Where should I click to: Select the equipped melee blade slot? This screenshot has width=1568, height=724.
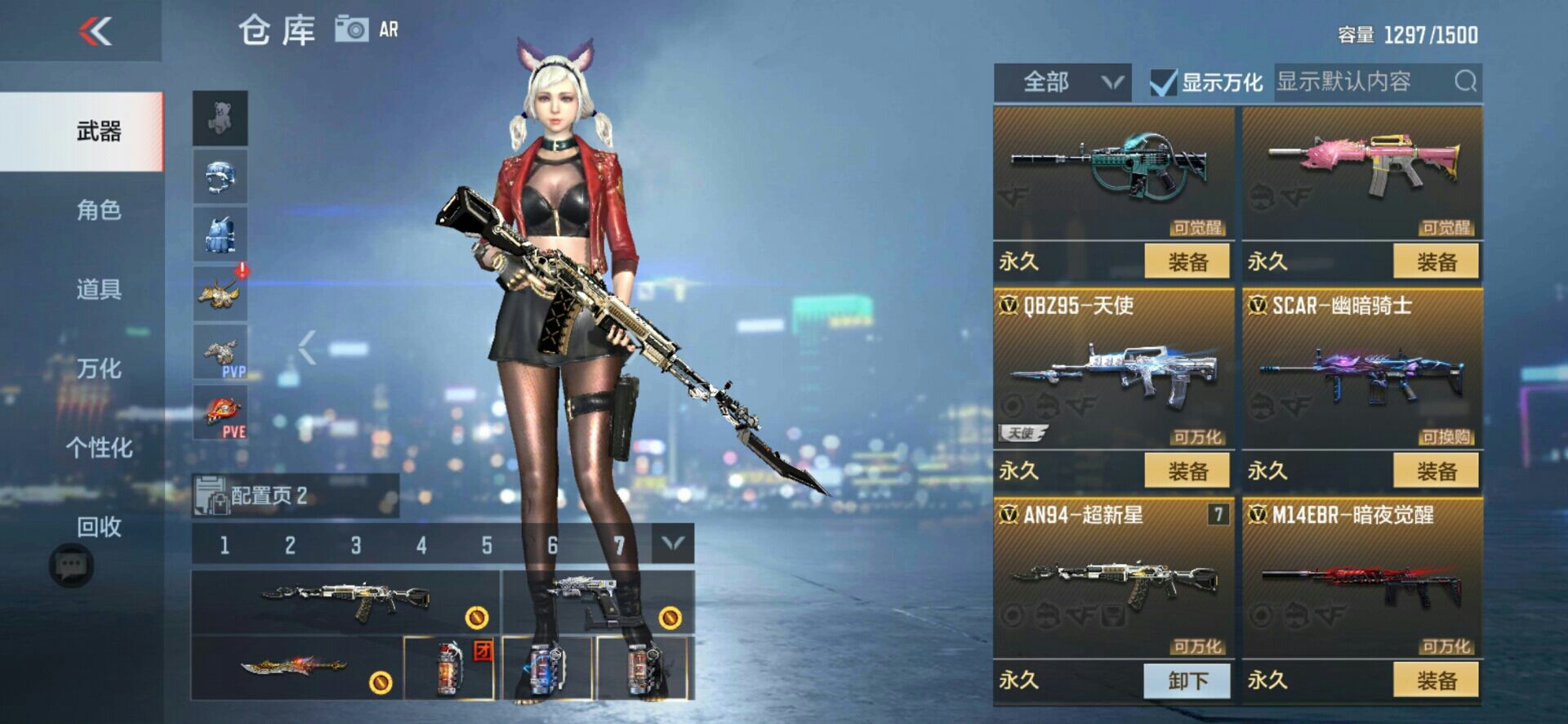(296, 668)
